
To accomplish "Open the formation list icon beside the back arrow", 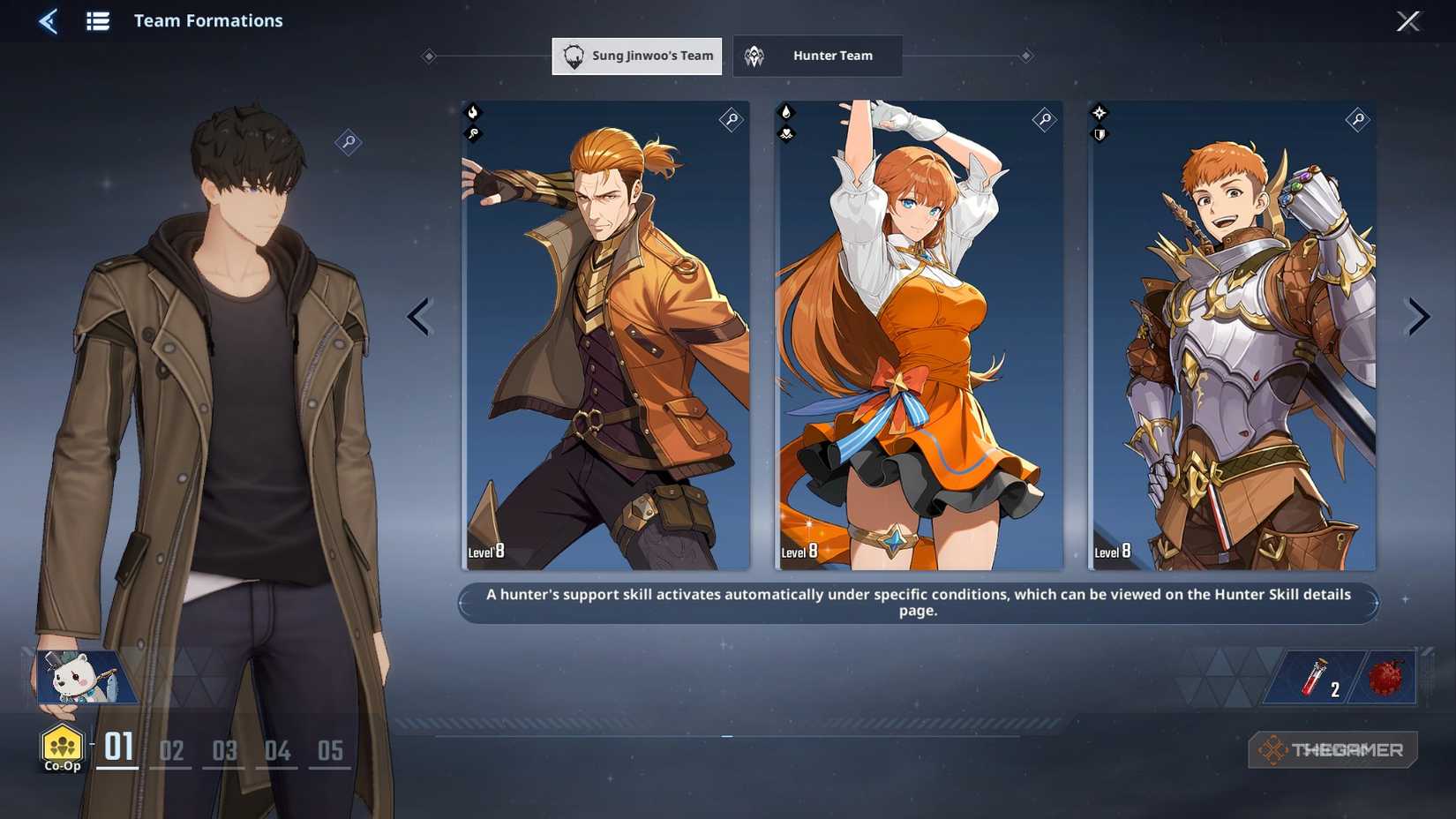I will (97, 21).
